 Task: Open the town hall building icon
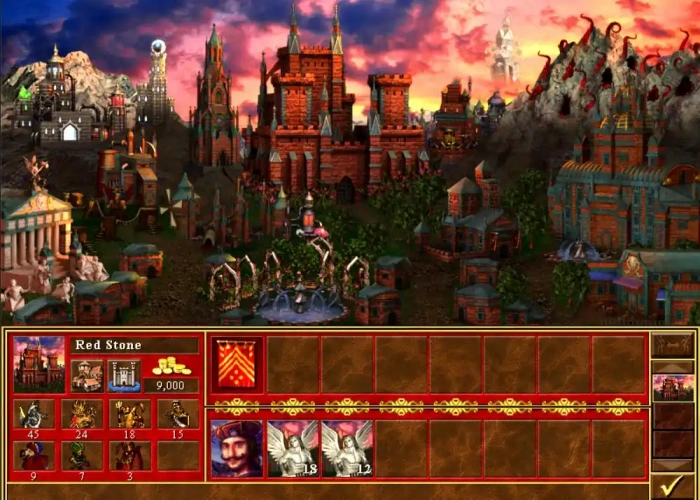click(x=87, y=376)
